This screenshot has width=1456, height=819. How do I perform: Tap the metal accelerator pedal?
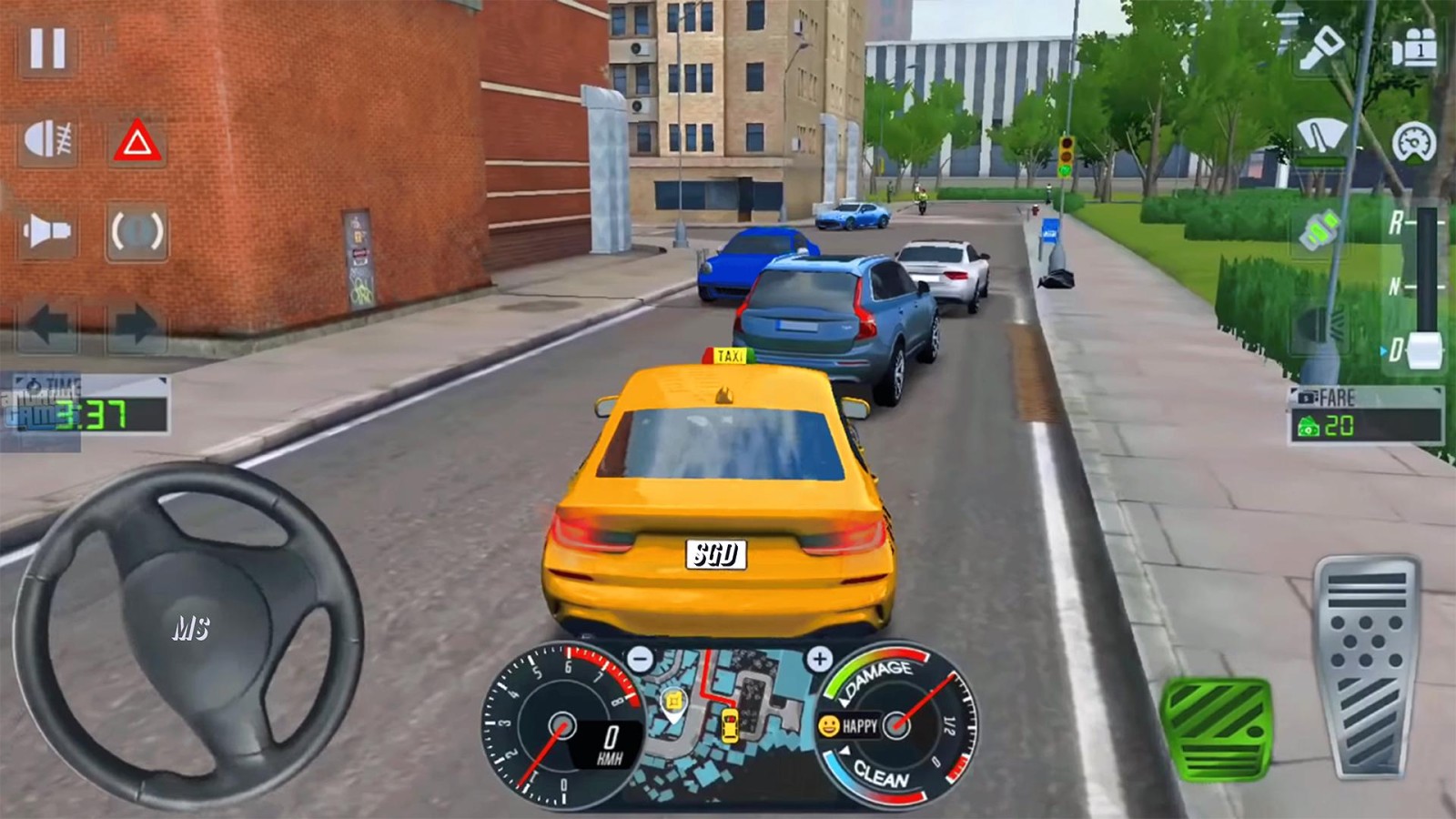[1367, 667]
